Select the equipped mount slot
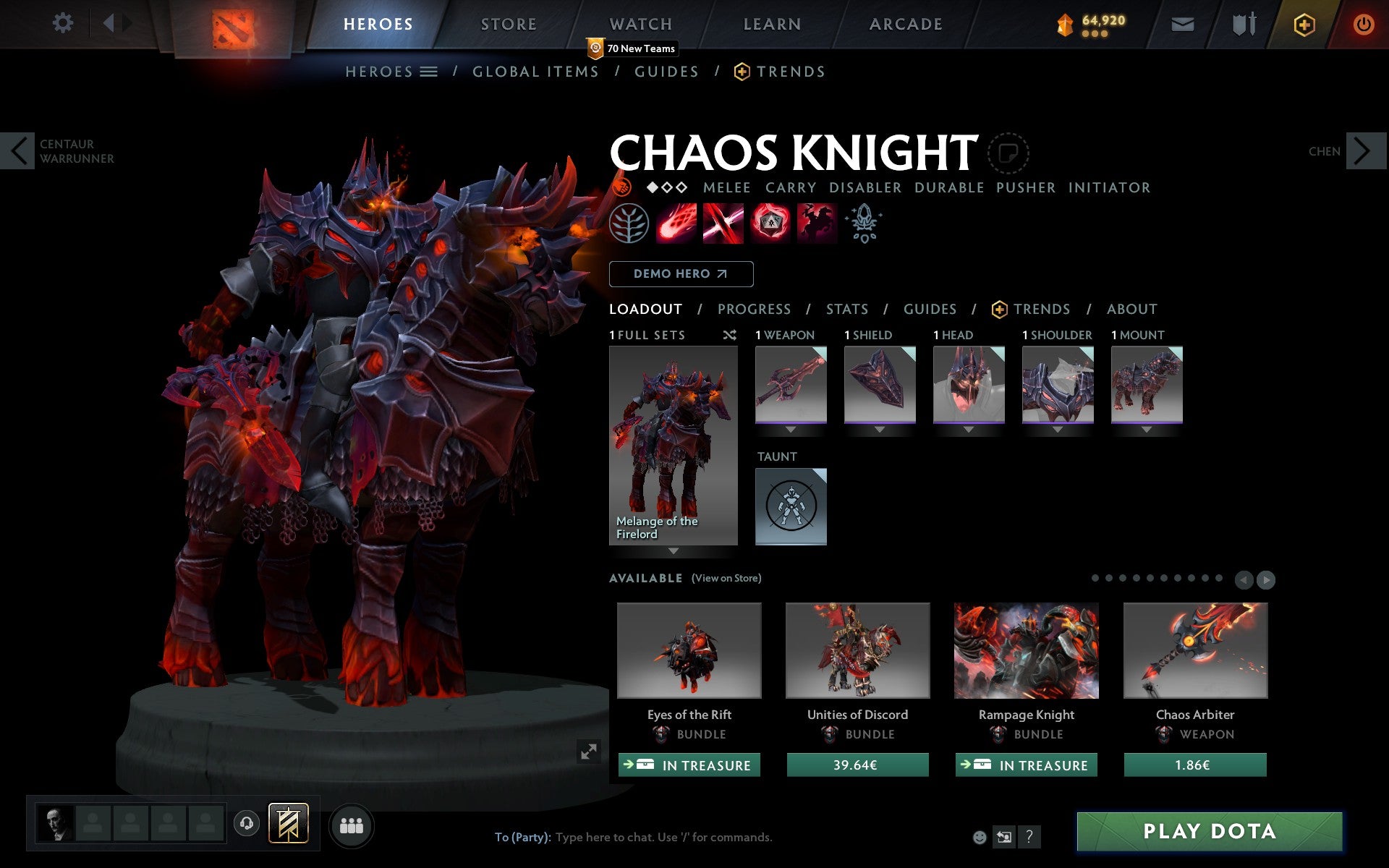 click(x=1146, y=384)
